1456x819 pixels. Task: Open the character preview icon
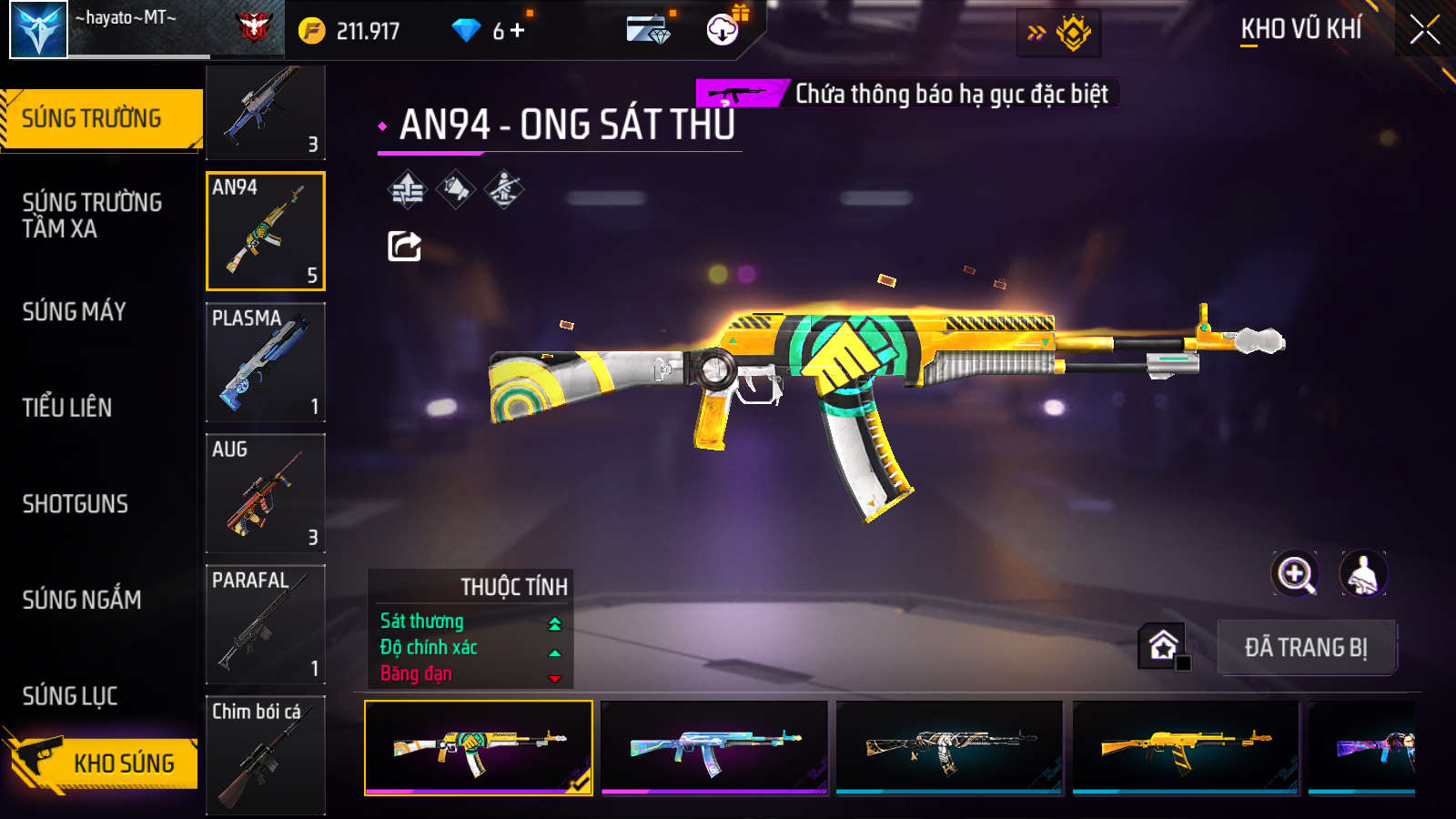(x=1362, y=574)
